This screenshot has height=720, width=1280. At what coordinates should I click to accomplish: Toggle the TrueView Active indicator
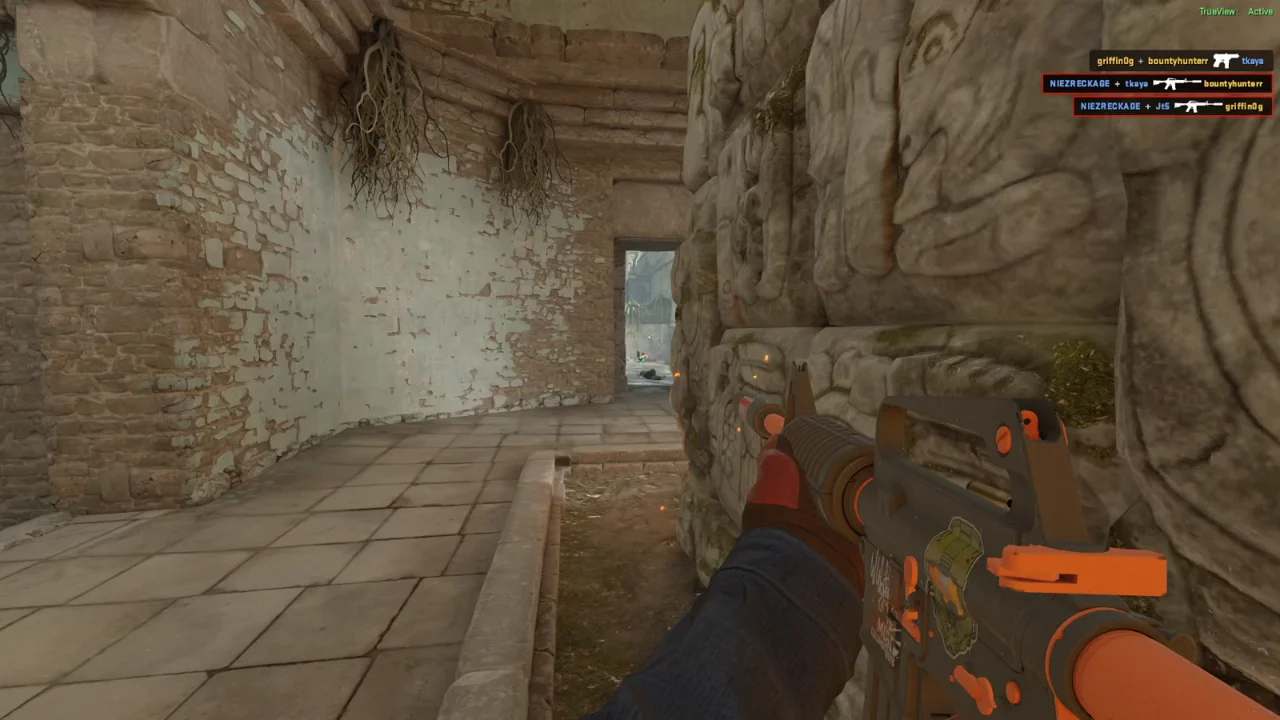[1235, 11]
